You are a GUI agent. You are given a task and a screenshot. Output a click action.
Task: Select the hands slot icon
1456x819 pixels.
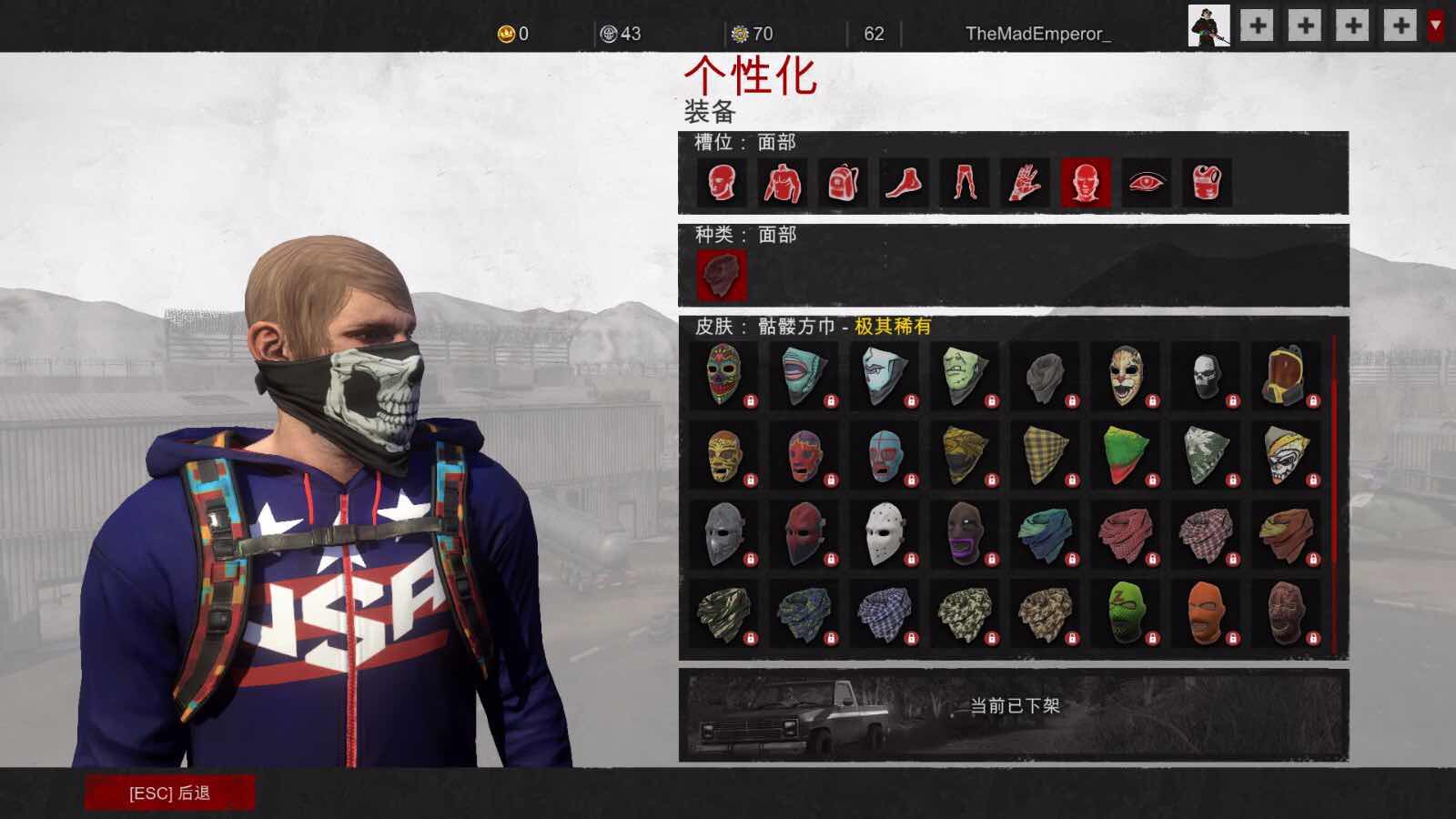pyautogui.click(x=1023, y=183)
